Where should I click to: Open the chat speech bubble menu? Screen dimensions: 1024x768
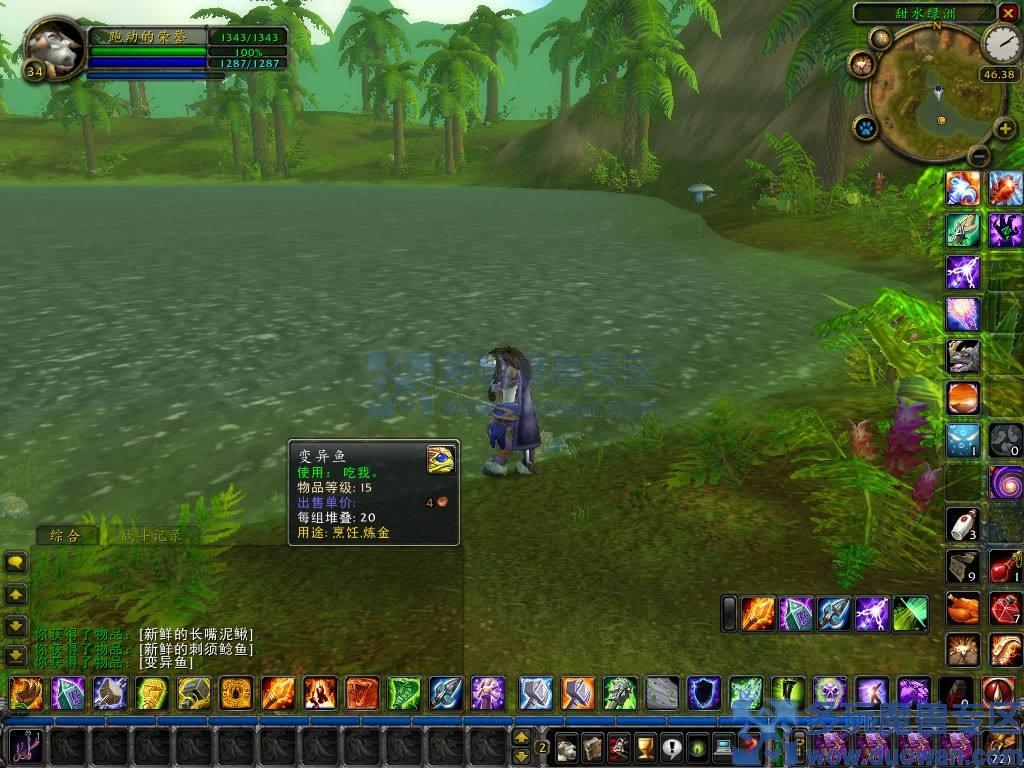(16, 562)
